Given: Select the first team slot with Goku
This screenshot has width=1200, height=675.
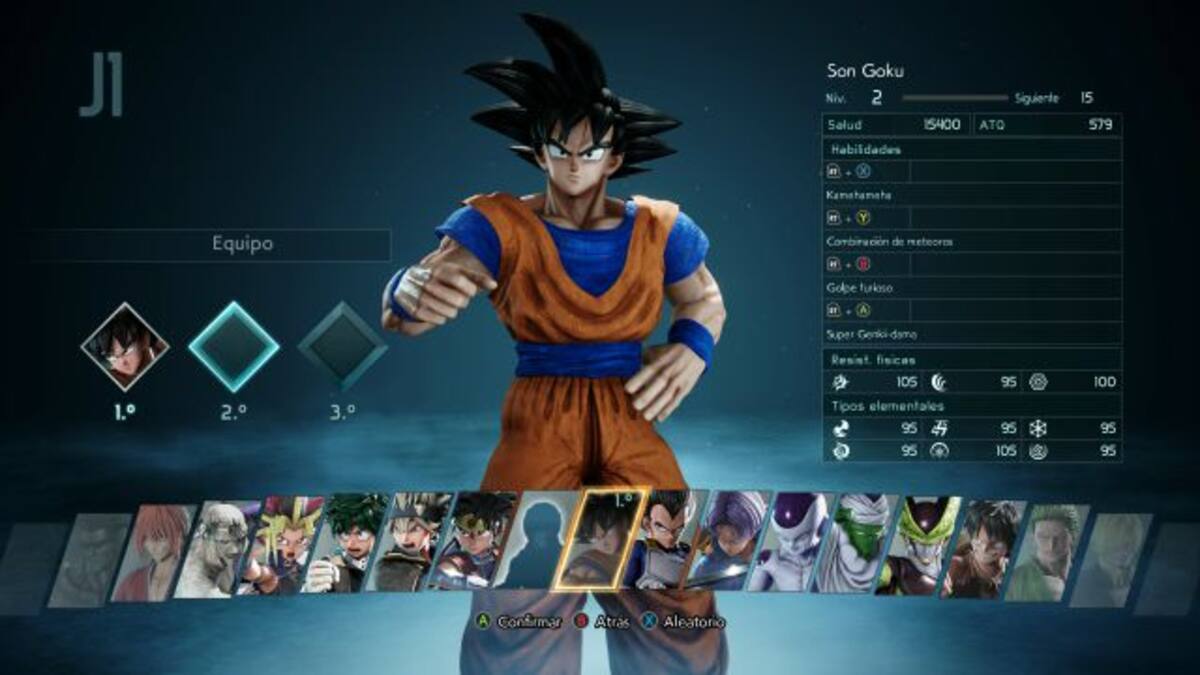Looking at the screenshot, I should coord(125,346).
